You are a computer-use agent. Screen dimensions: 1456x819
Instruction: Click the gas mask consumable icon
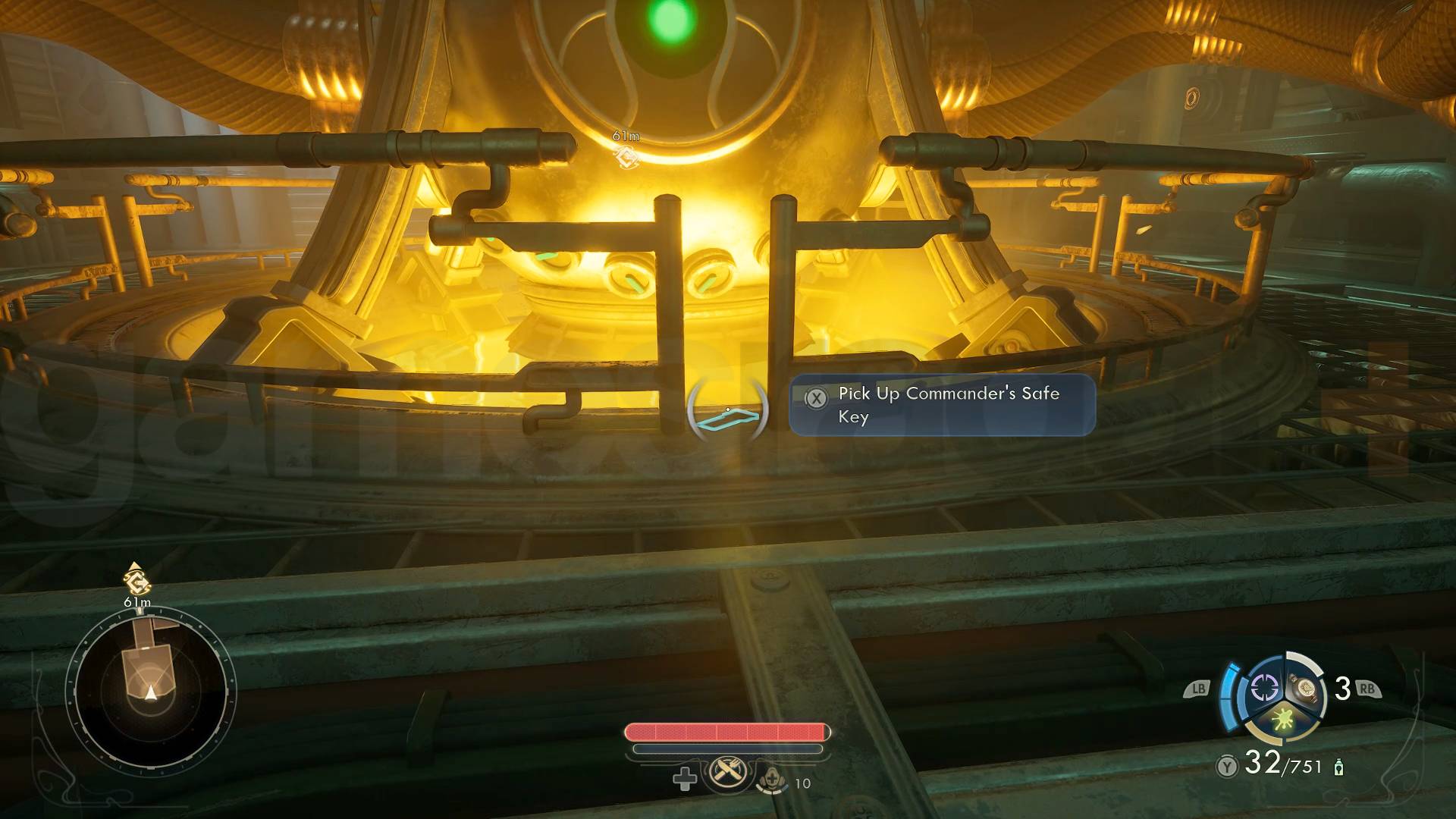pos(772,780)
